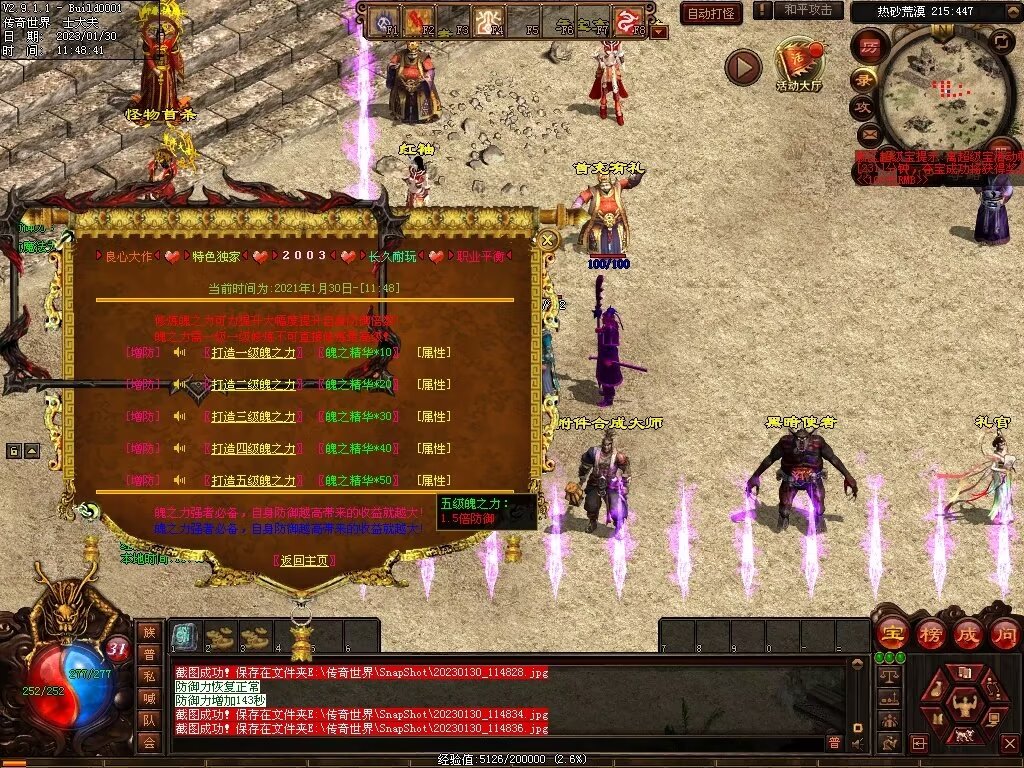This screenshot has width=1024, height=768.
Task: Return to main page via 返回主页
Action: coord(303,561)
